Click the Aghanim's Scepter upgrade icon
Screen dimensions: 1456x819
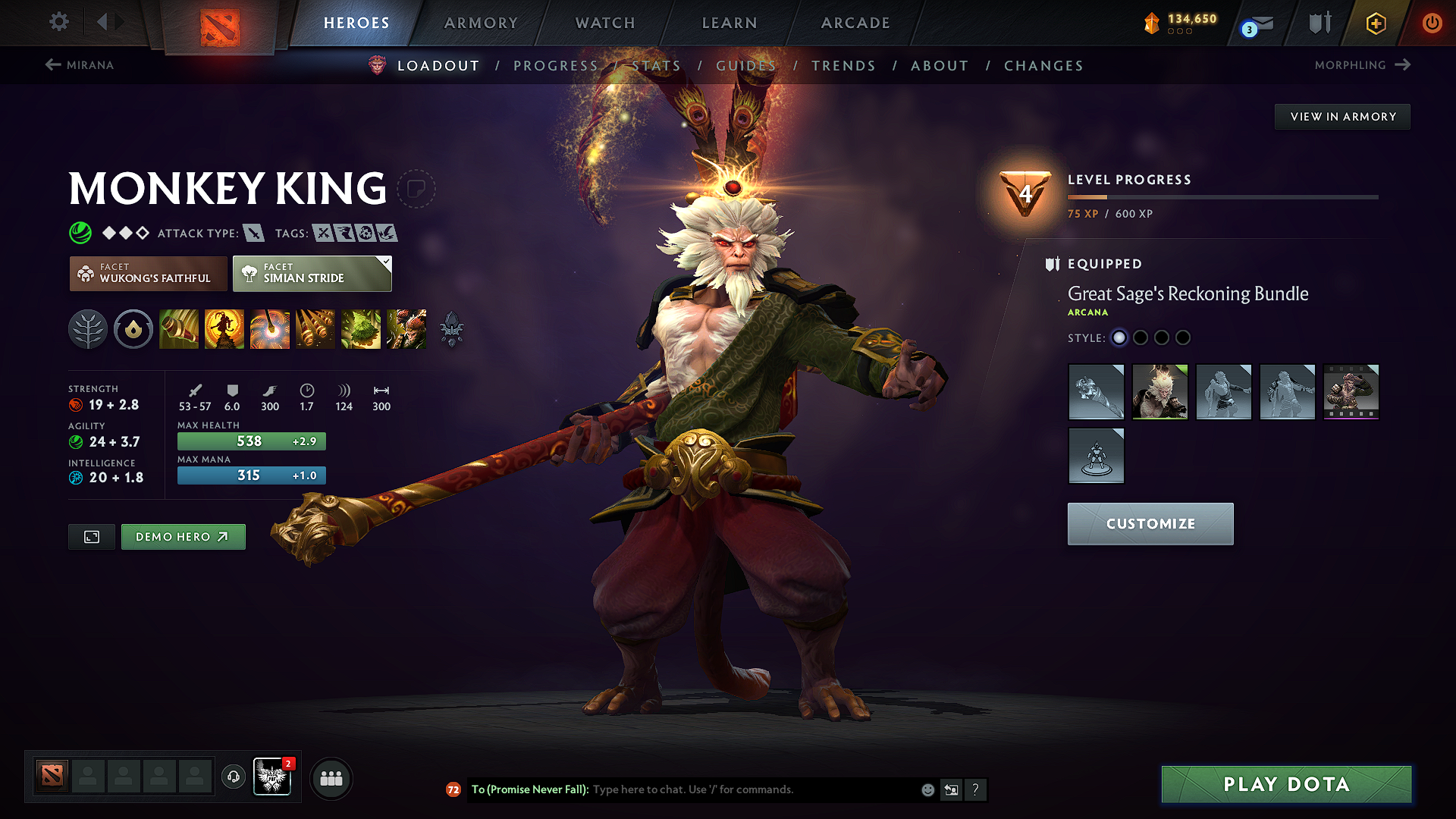click(451, 329)
